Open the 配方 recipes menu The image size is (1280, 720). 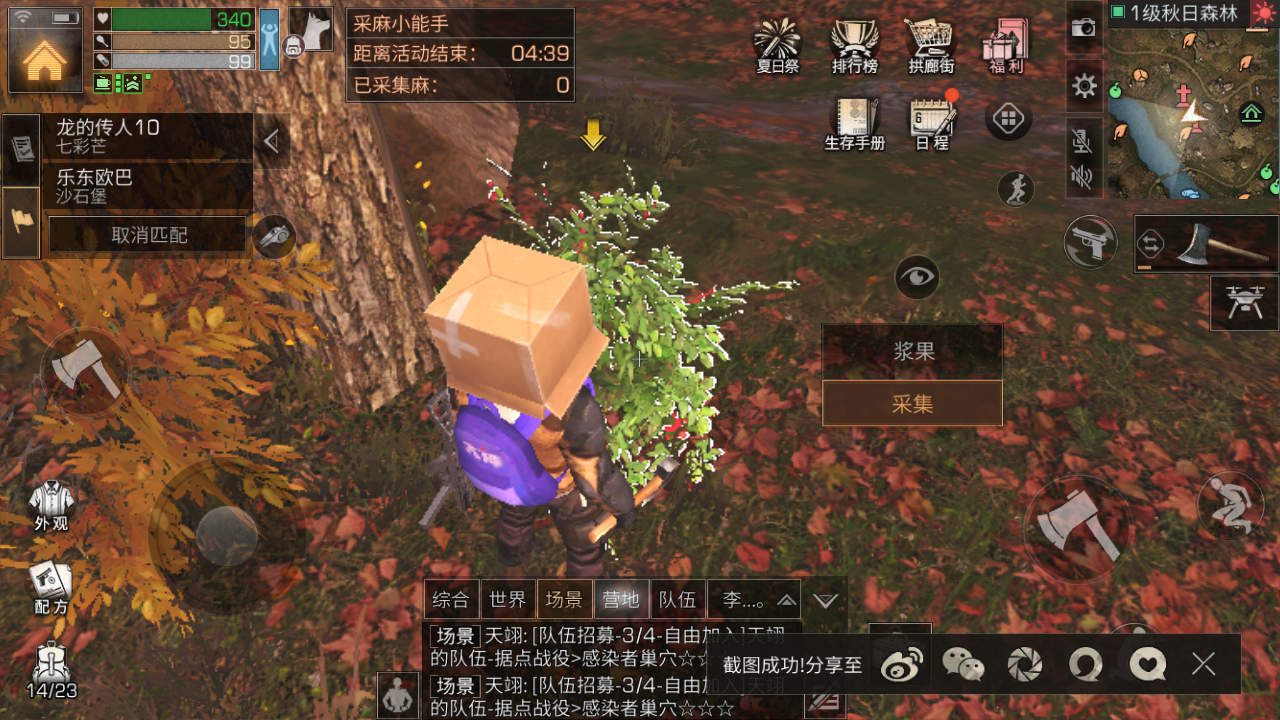[51, 588]
